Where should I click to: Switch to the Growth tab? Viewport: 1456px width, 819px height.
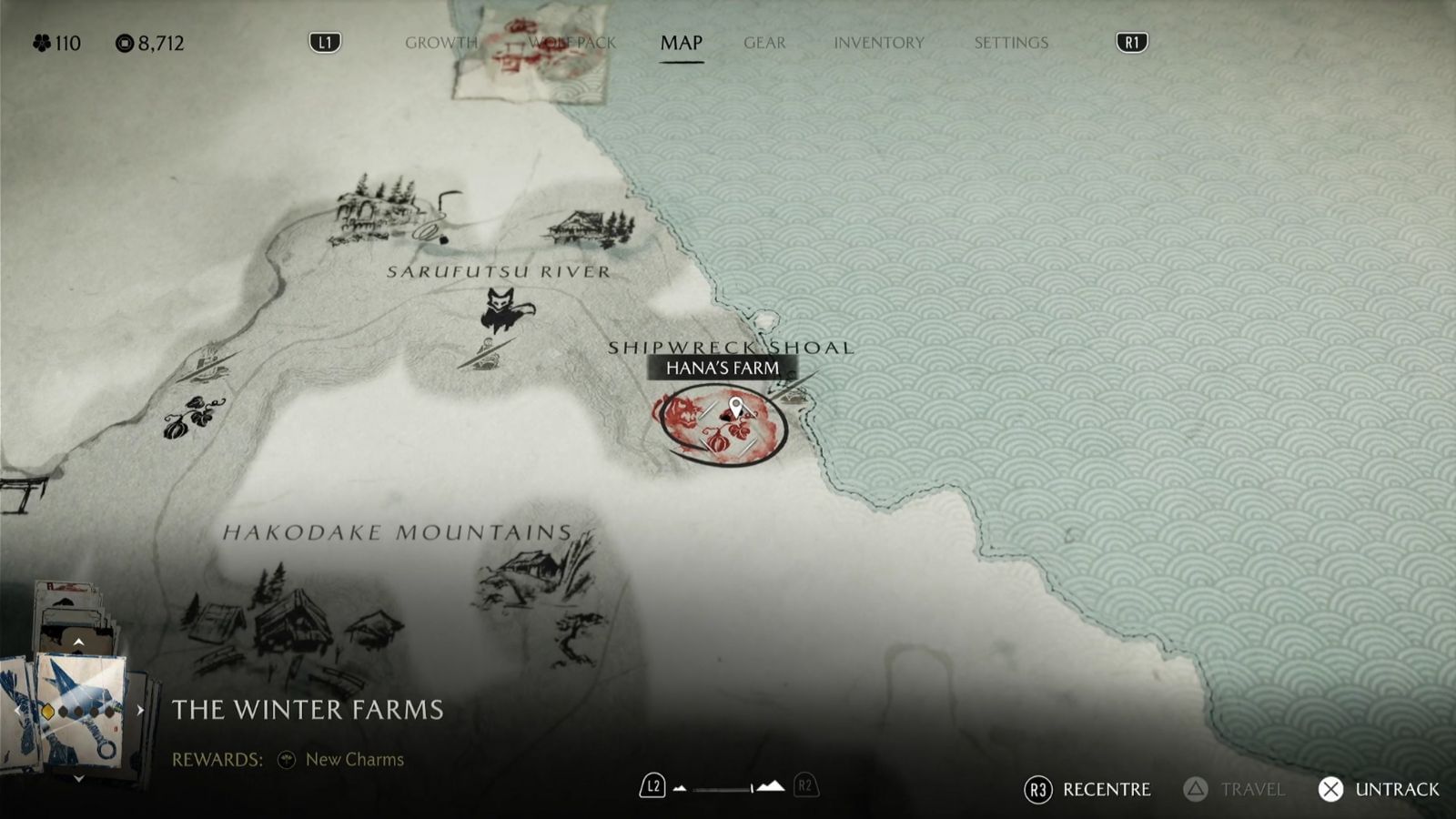440,43
